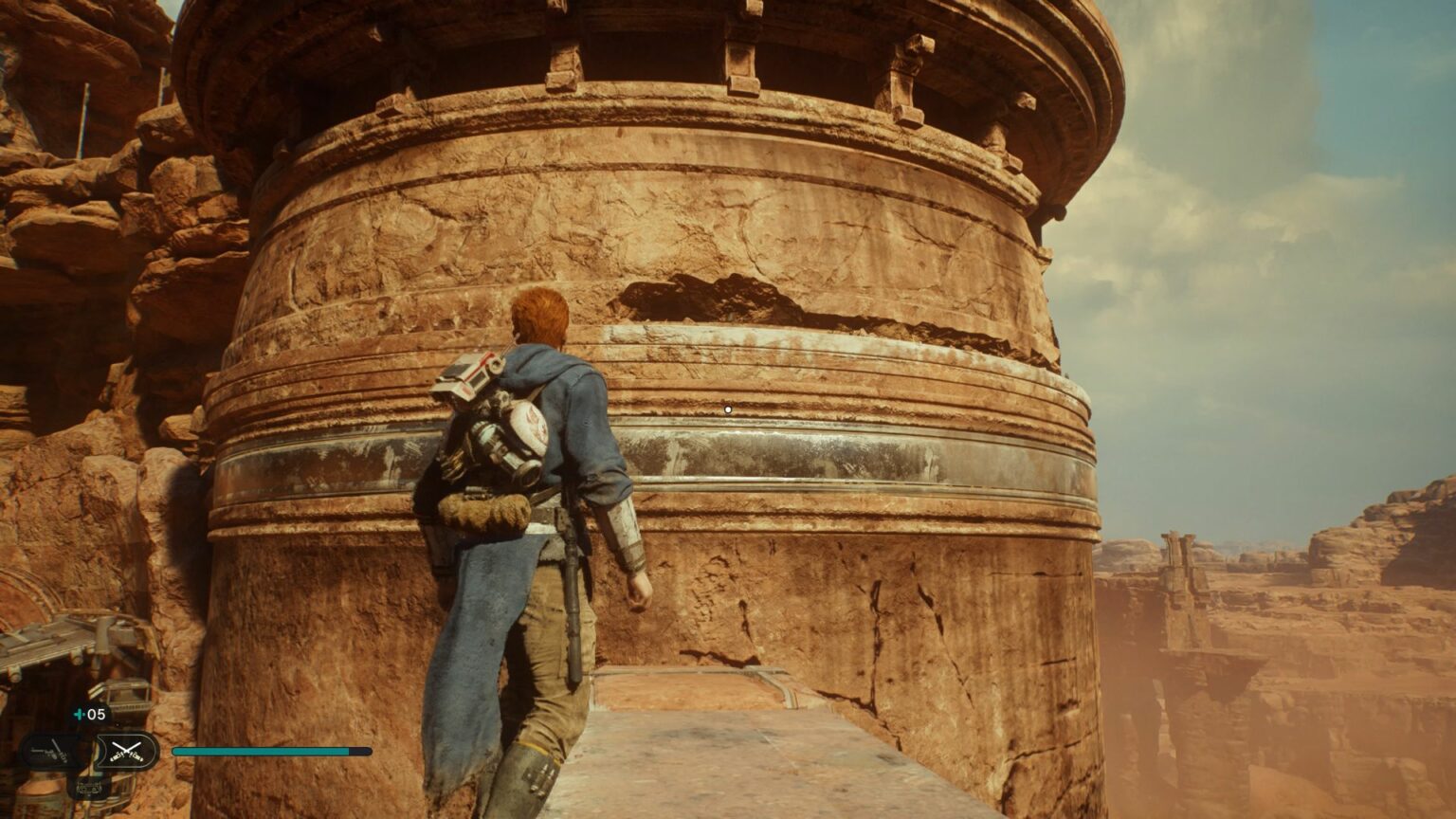Select the dual-wield crossed sabers stance icon
This screenshot has width=1456, height=819.
[124, 750]
